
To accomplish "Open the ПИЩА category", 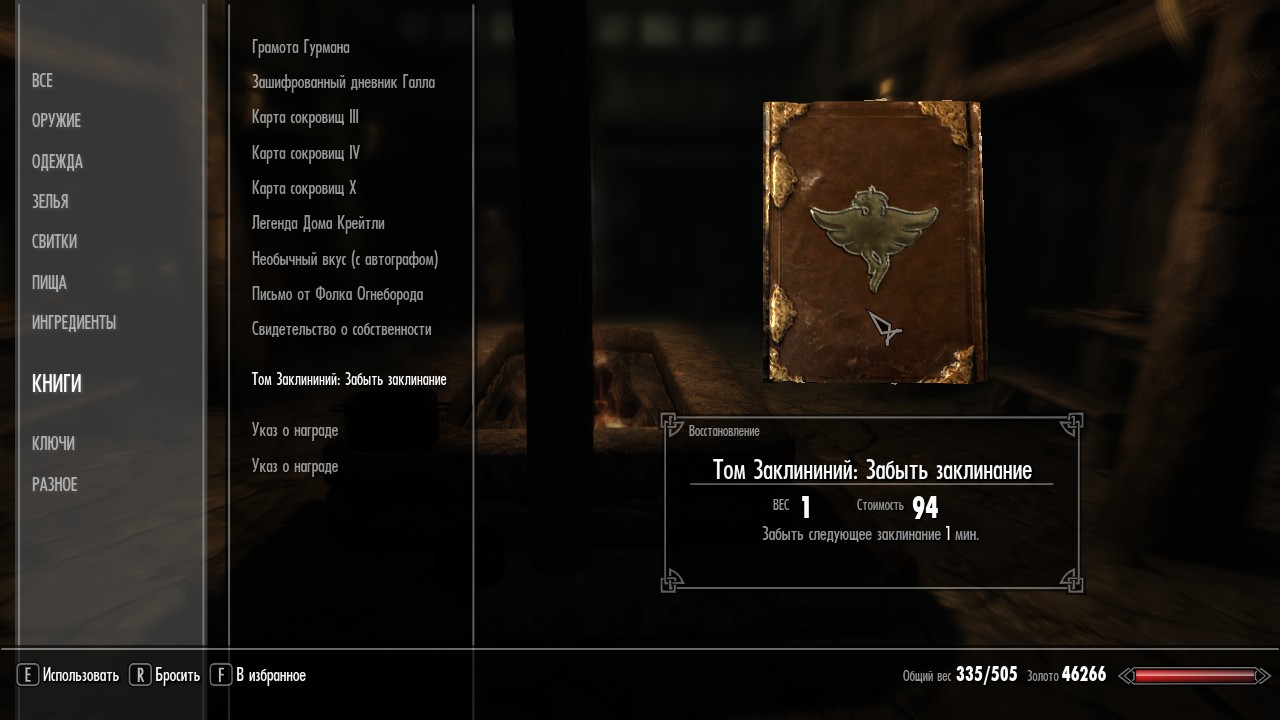I will (x=49, y=283).
